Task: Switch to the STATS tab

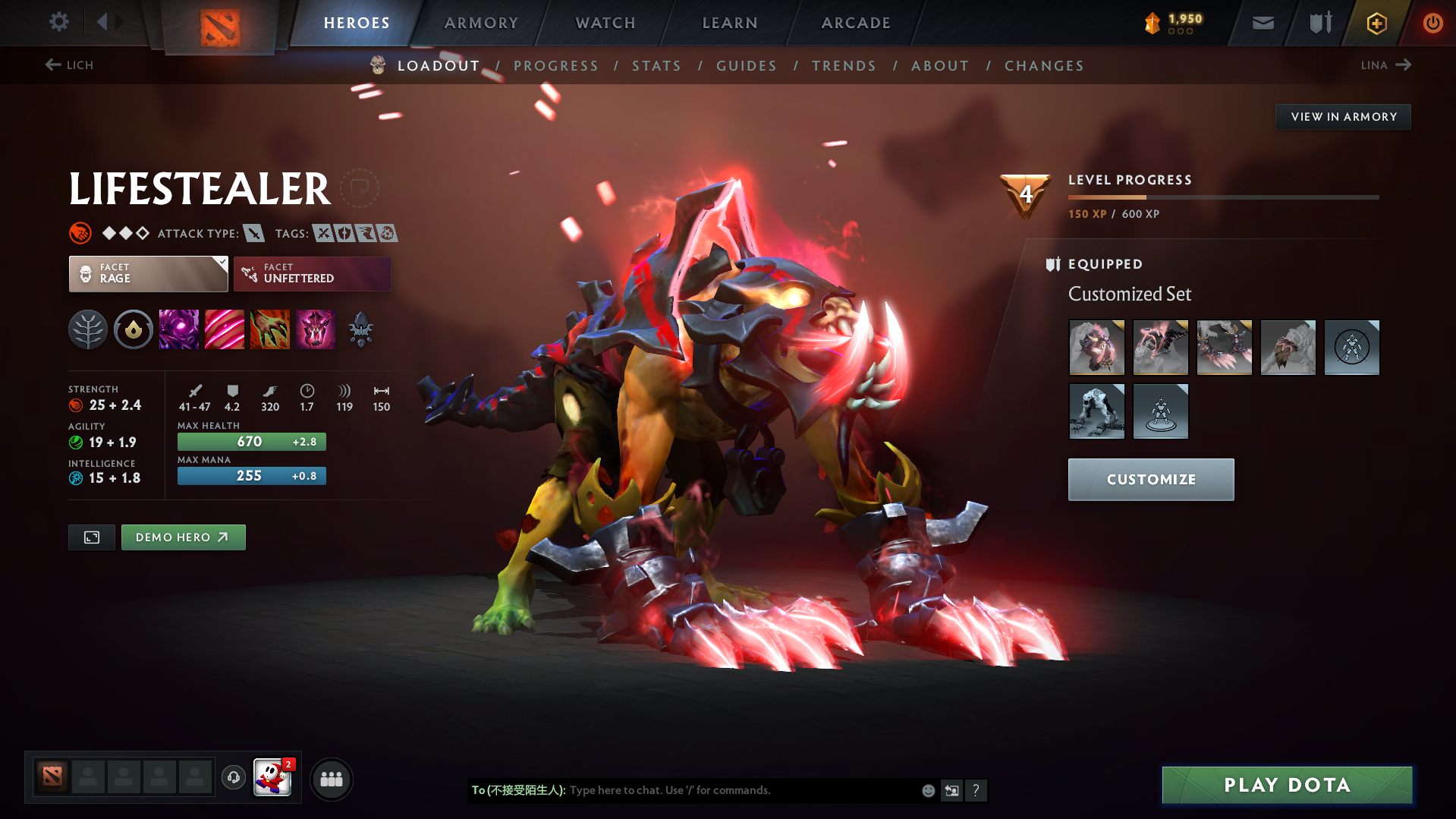Action: click(x=656, y=66)
